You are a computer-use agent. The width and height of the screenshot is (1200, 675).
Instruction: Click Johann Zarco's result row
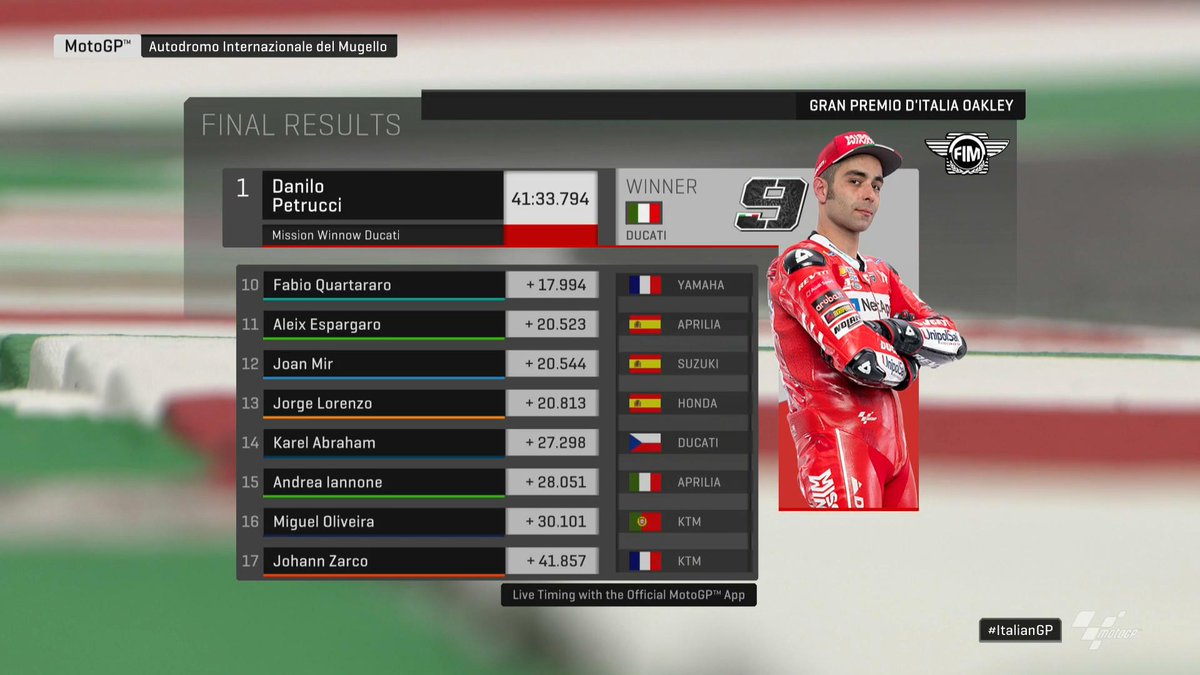click(x=383, y=561)
